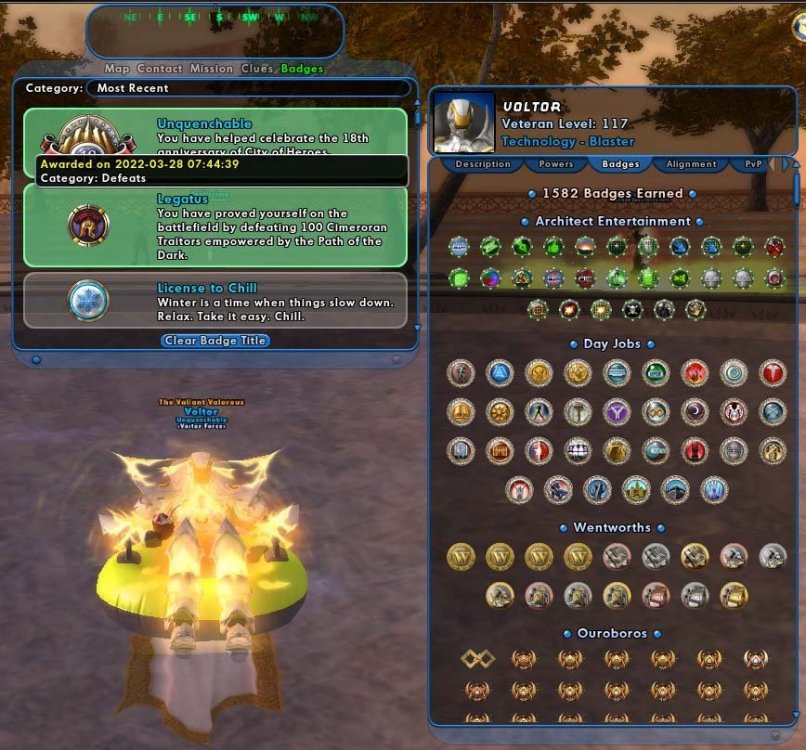Click the compass bar at top
This screenshot has height=750, width=806.
tap(214, 17)
